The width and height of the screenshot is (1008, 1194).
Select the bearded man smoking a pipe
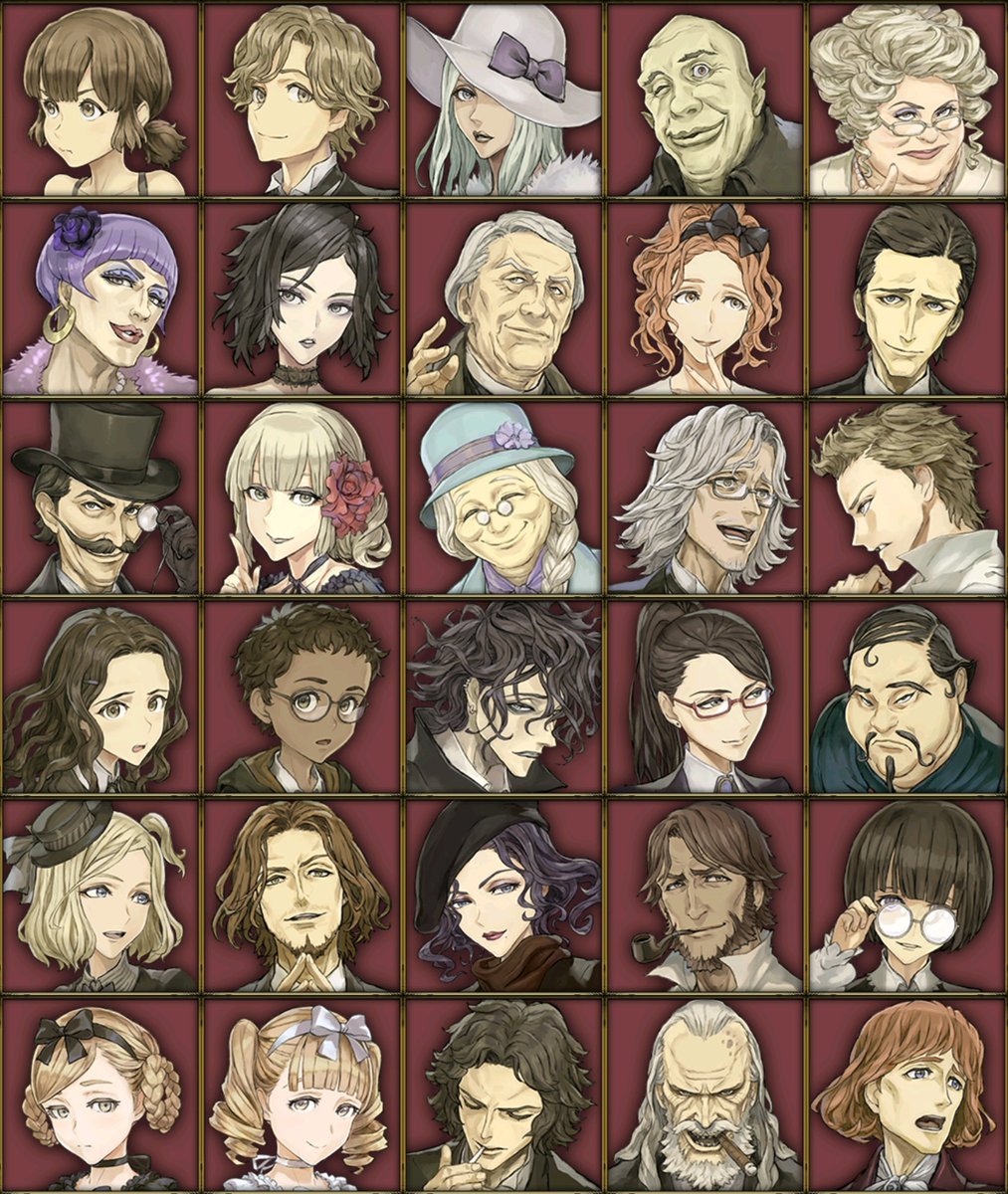point(705,895)
